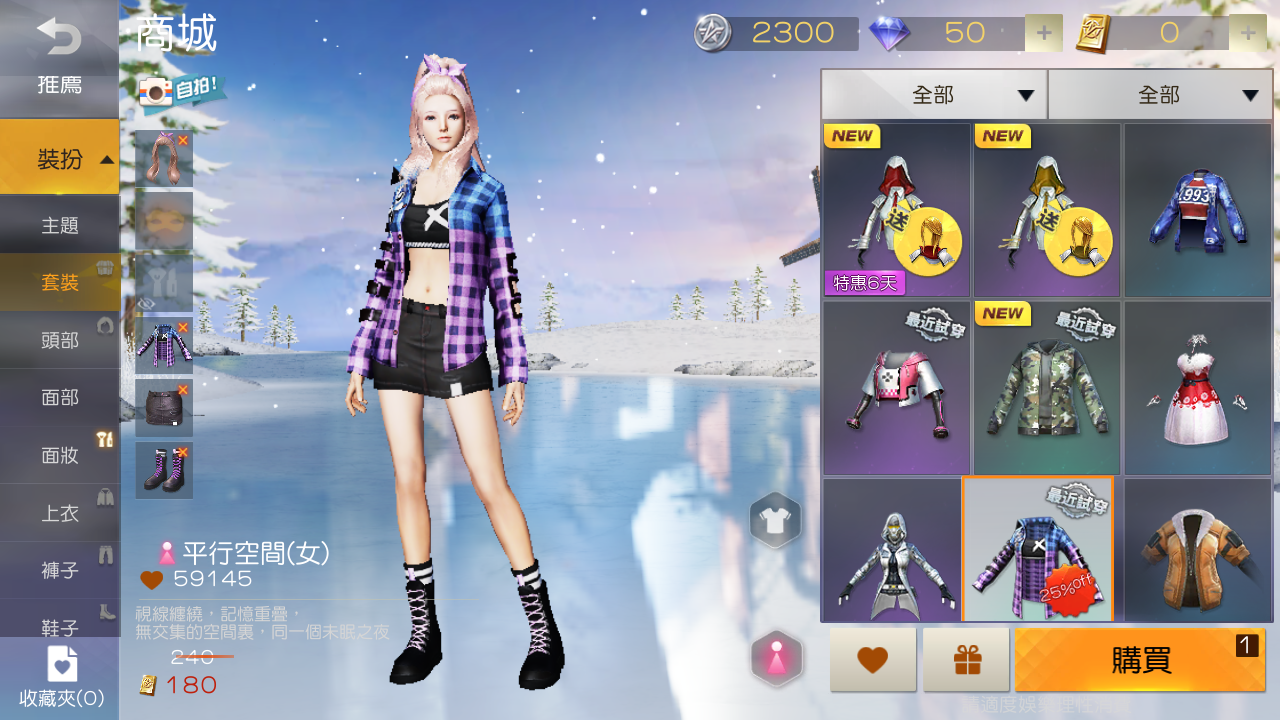Open the first 全部 filter dropdown
This screenshot has width=1280, height=720.
[934, 95]
